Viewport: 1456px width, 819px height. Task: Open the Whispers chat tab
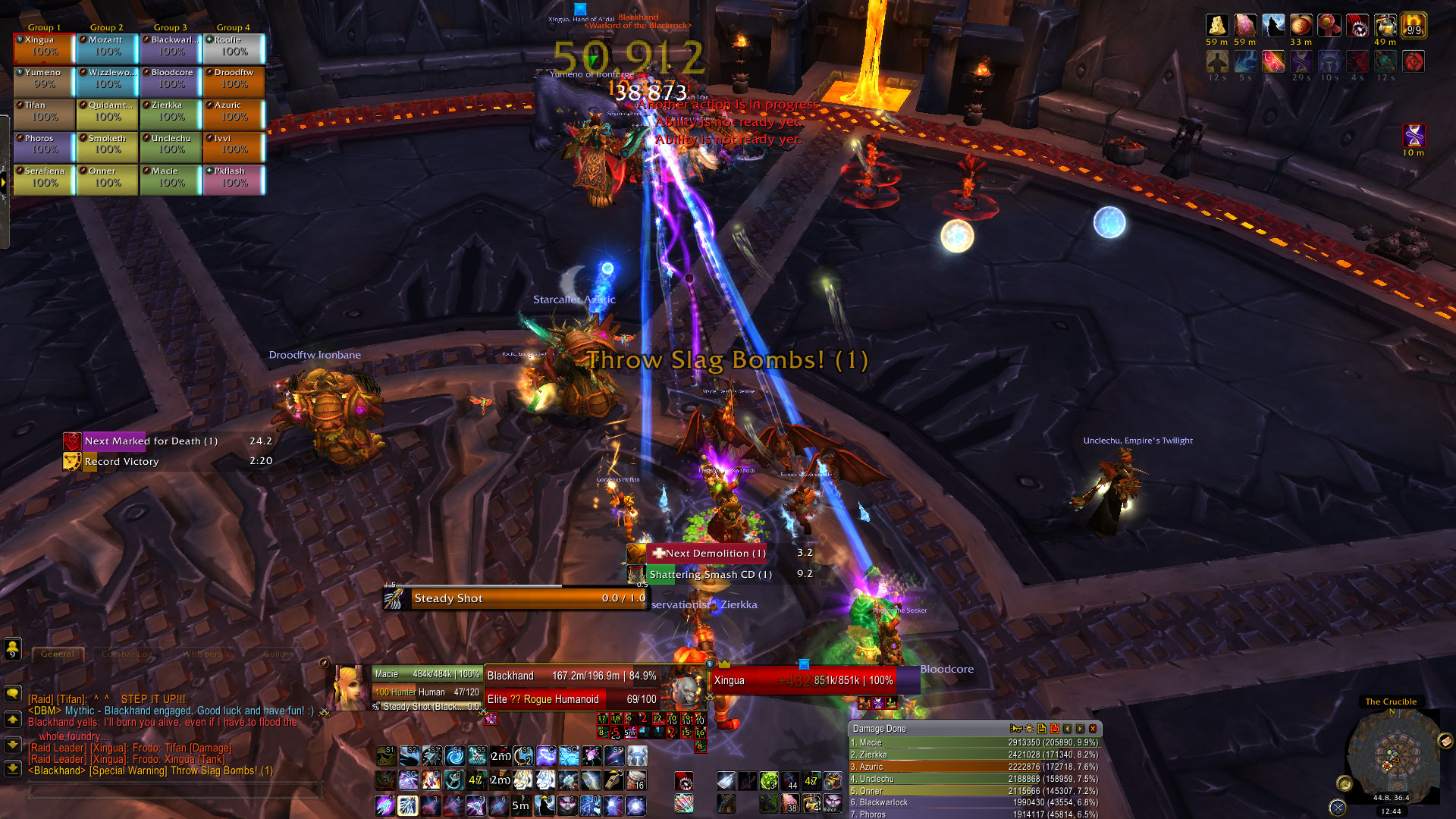click(202, 654)
